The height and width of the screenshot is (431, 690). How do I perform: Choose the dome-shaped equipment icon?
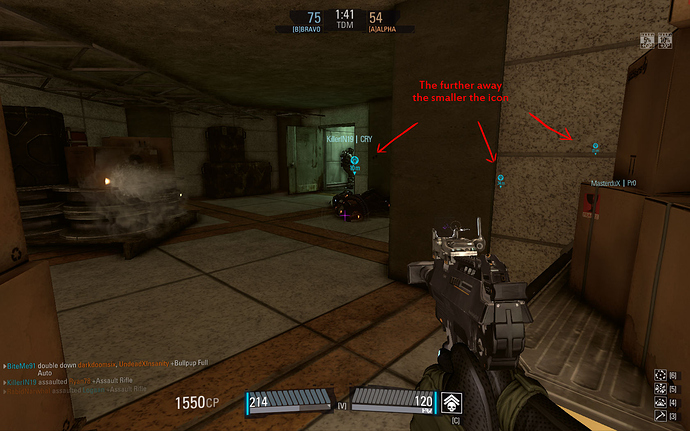click(660, 400)
